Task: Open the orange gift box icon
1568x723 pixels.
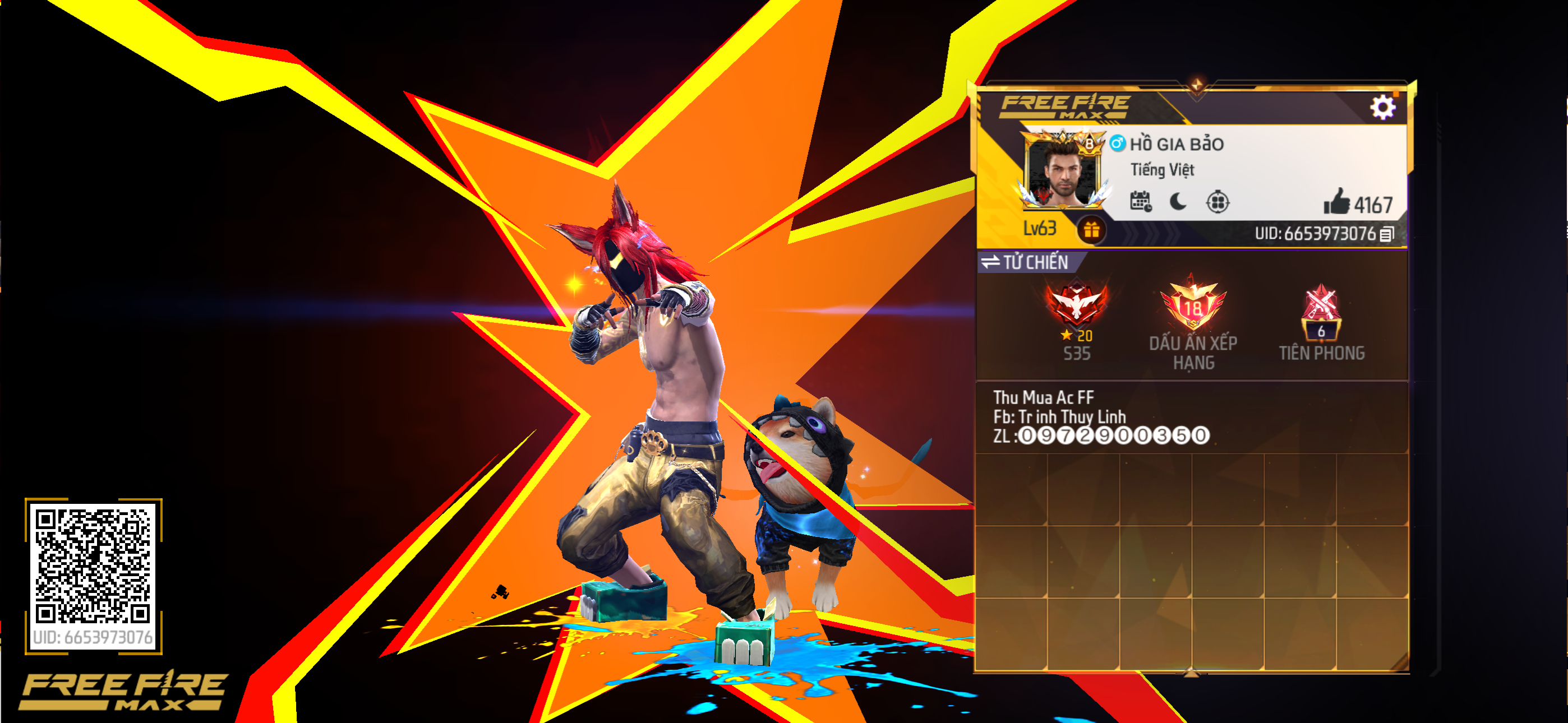Action: pos(1091,230)
